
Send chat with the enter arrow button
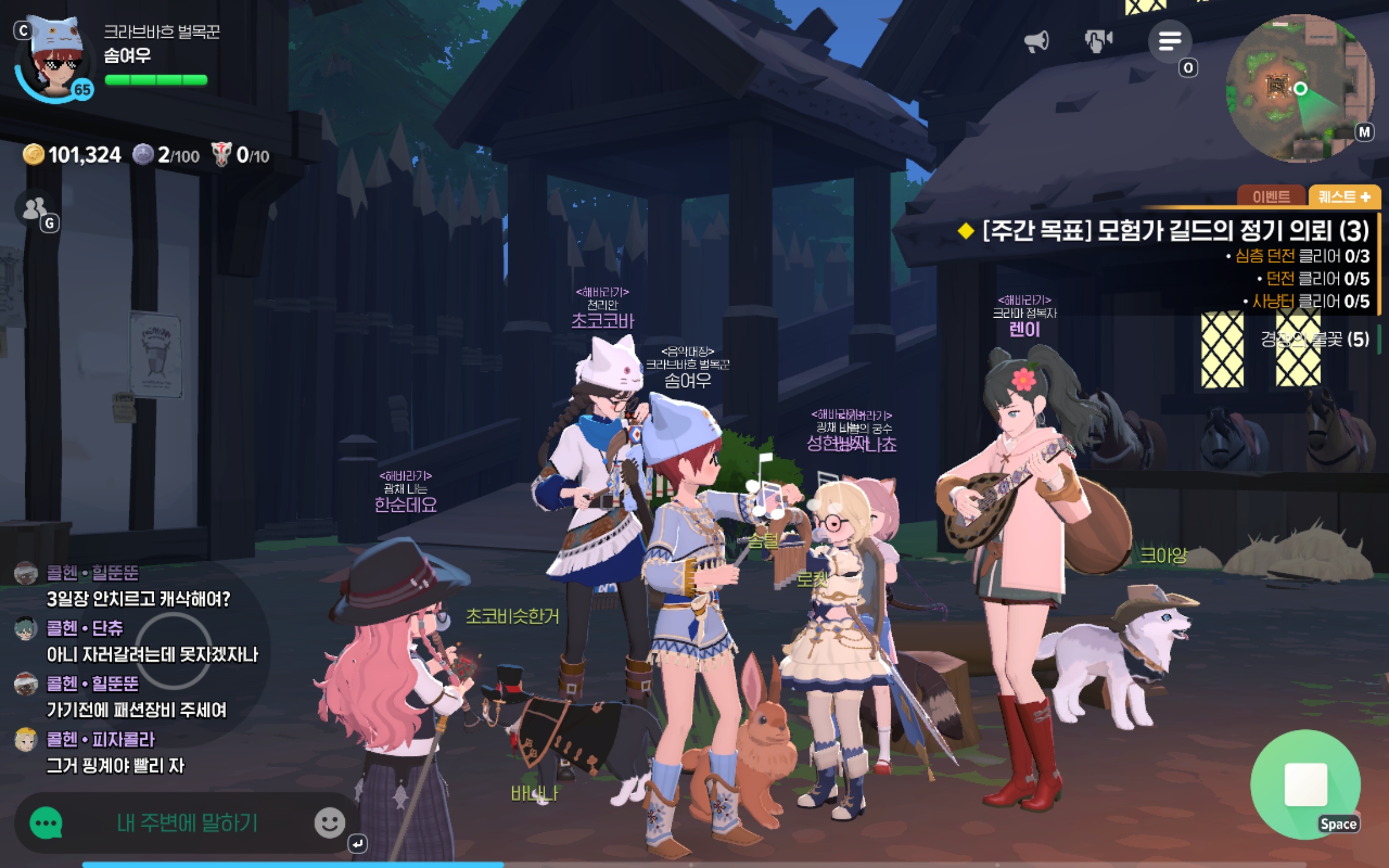(x=357, y=843)
